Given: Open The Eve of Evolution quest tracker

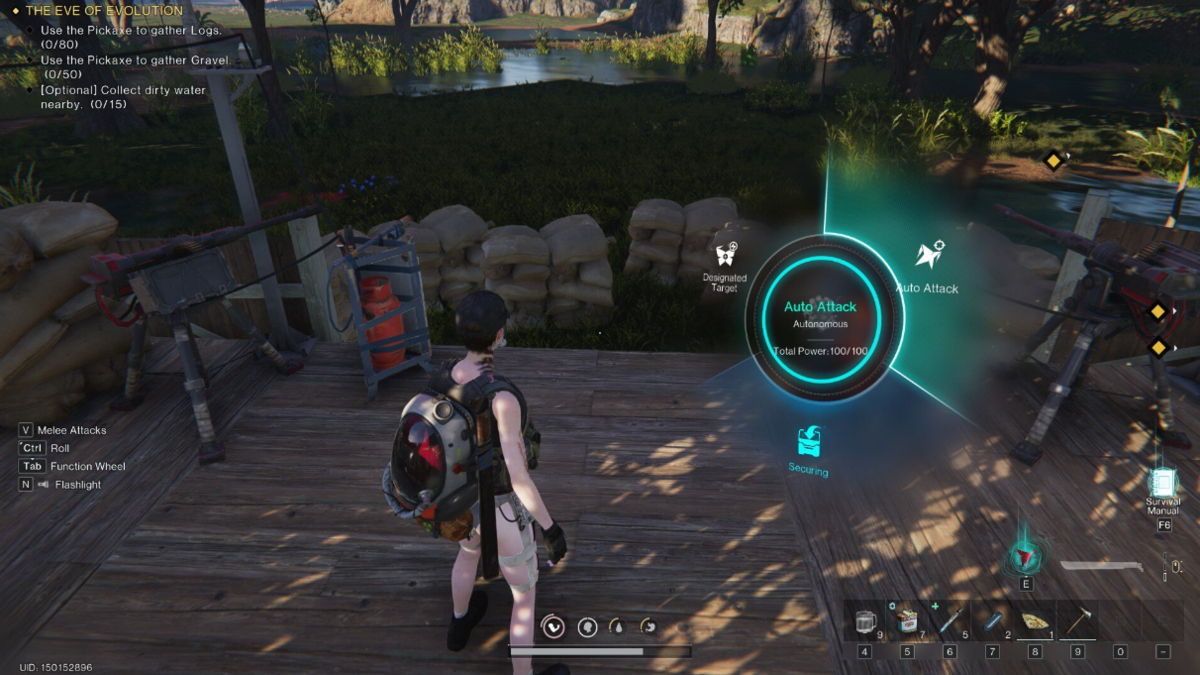Looking at the screenshot, I should (104, 11).
